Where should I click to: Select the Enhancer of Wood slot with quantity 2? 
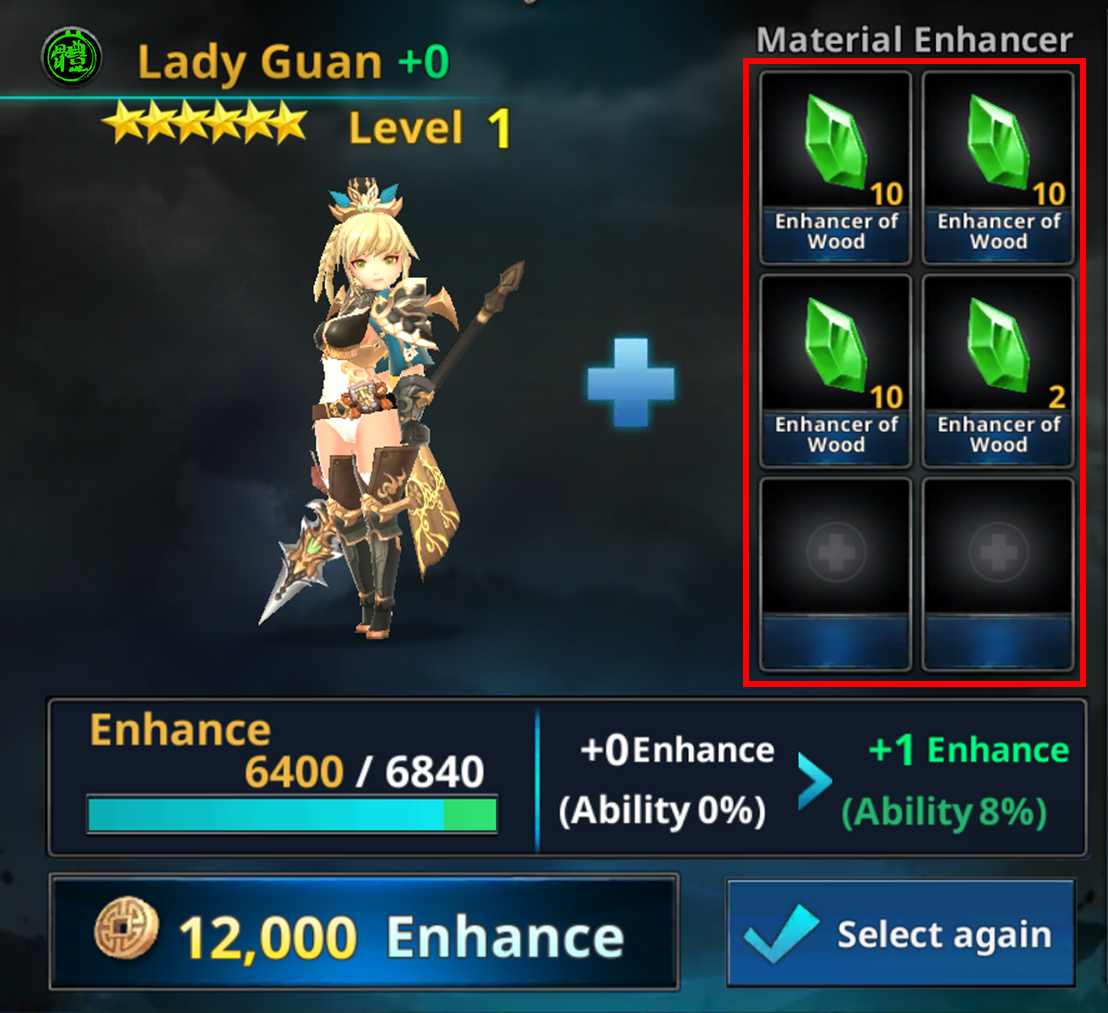[x=998, y=371]
